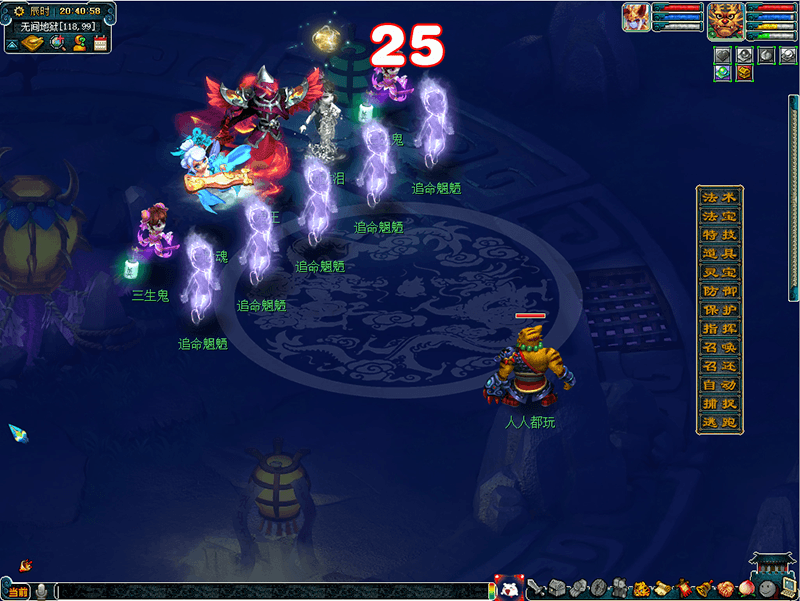This screenshot has height=601, width=800.
Task: Toggle 自动 auto-battle
Action: (x=719, y=386)
